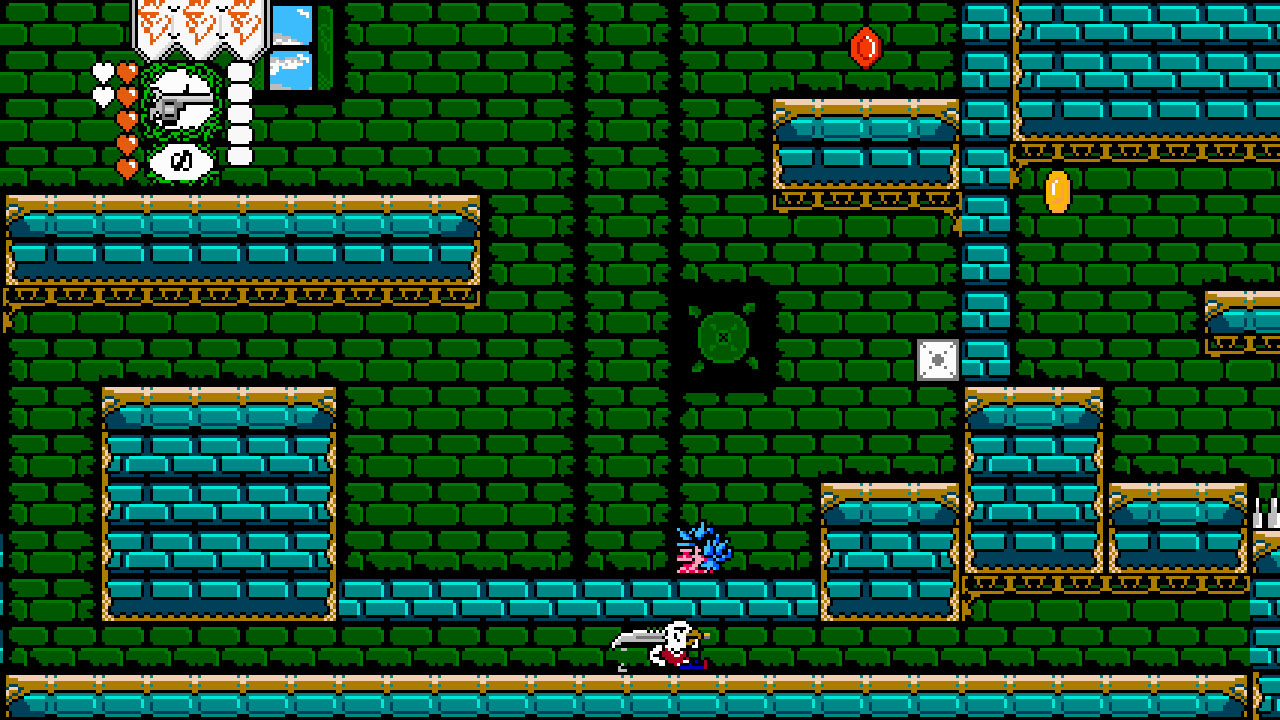This screenshot has height=720, width=1280.
Task: Select the ammo counter showing zero
Action: pyautogui.click(x=180, y=162)
